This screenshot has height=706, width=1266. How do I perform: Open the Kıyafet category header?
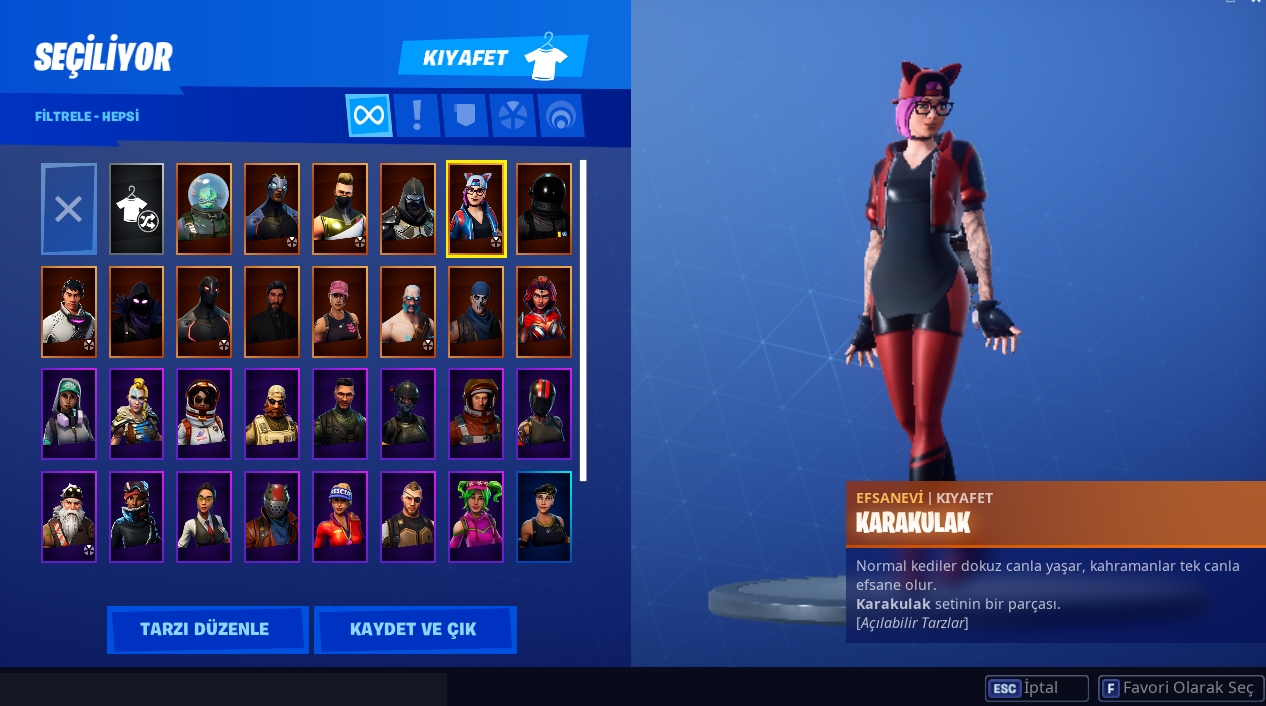click(493, 57)
